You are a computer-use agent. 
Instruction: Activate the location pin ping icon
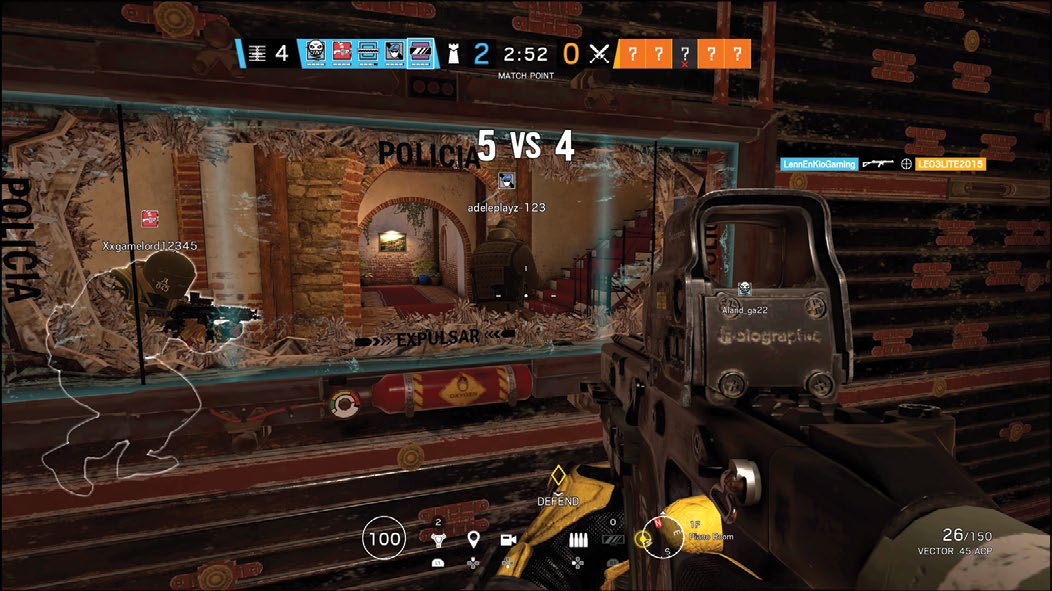[x=473, y=540]
